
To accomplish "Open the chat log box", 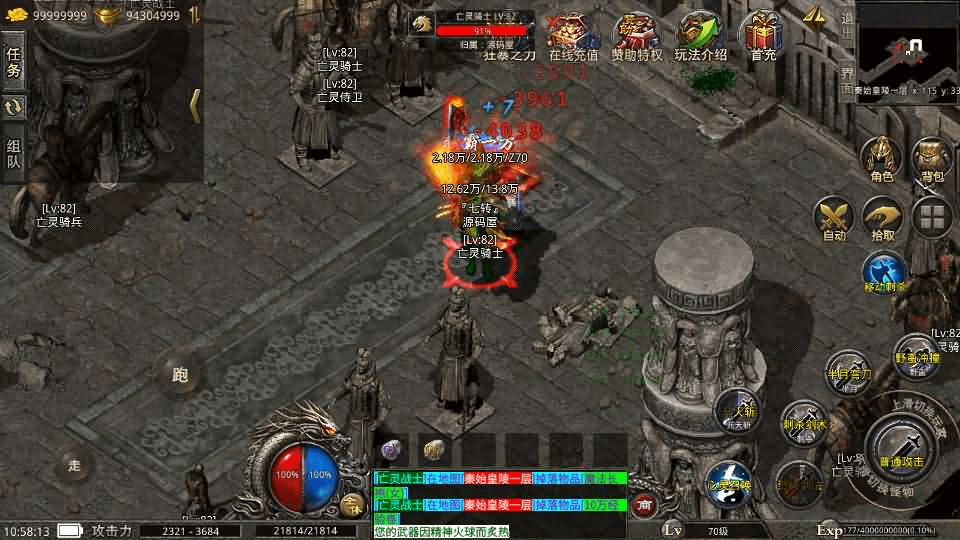I will click(500, 505).
